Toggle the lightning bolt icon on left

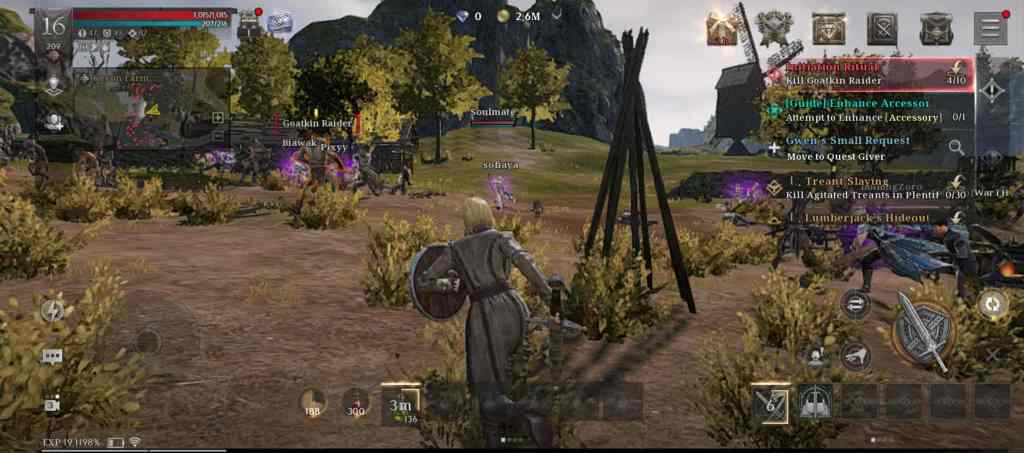[52, 311]
